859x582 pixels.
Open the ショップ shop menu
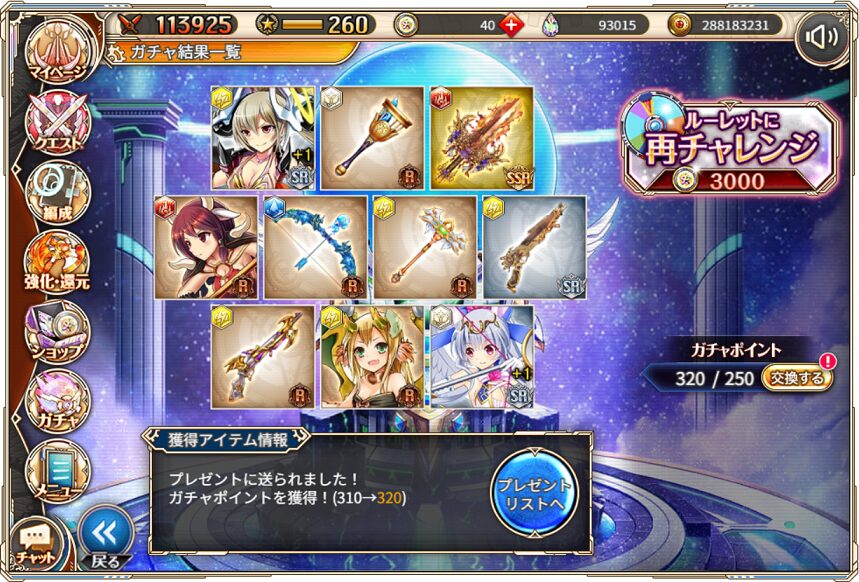pos(57,331)
